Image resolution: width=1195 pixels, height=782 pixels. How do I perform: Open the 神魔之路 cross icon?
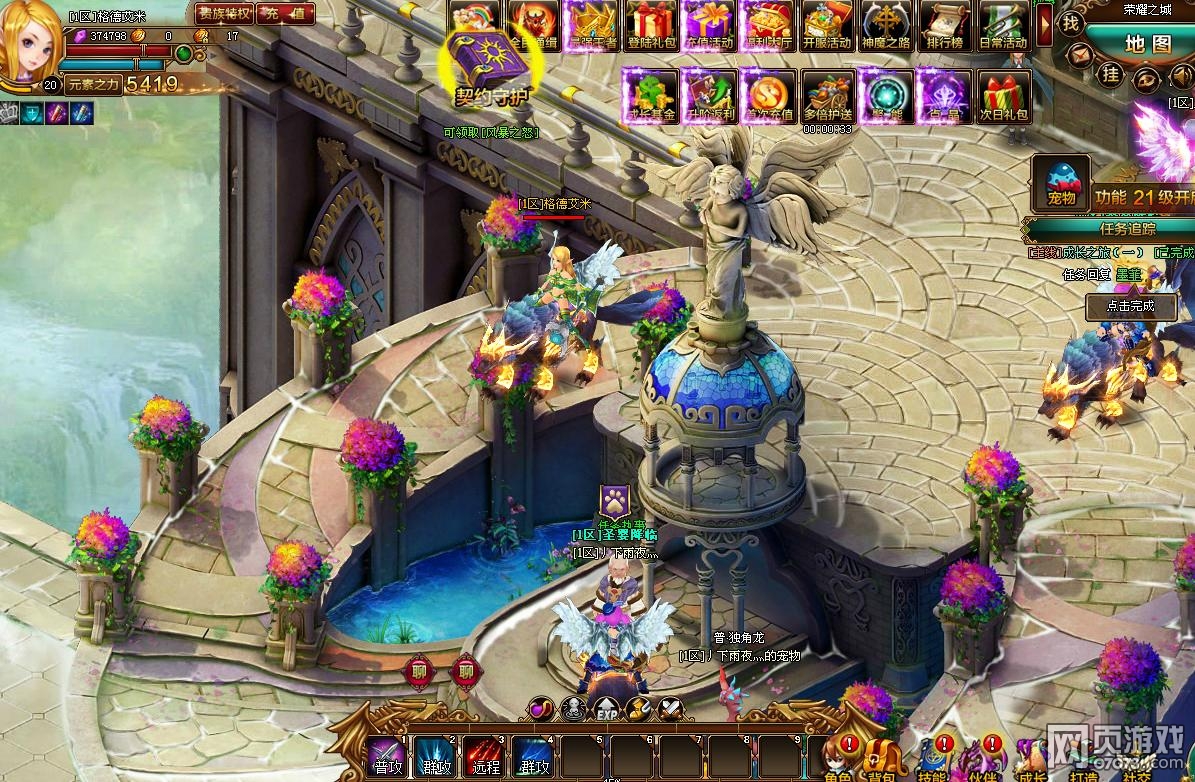click(x=886, y=25)
